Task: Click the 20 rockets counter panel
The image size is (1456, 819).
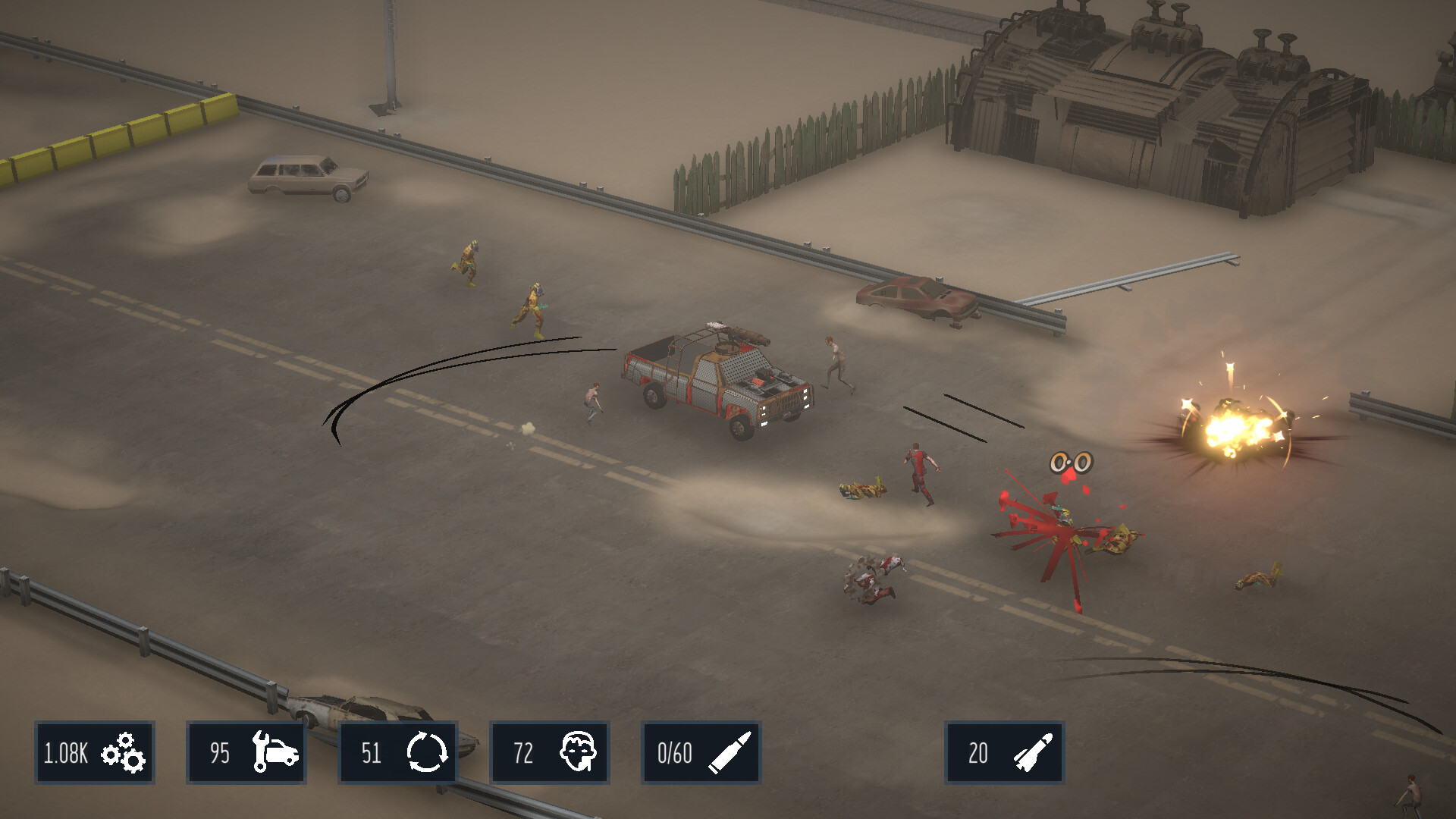Action: 1004,752
